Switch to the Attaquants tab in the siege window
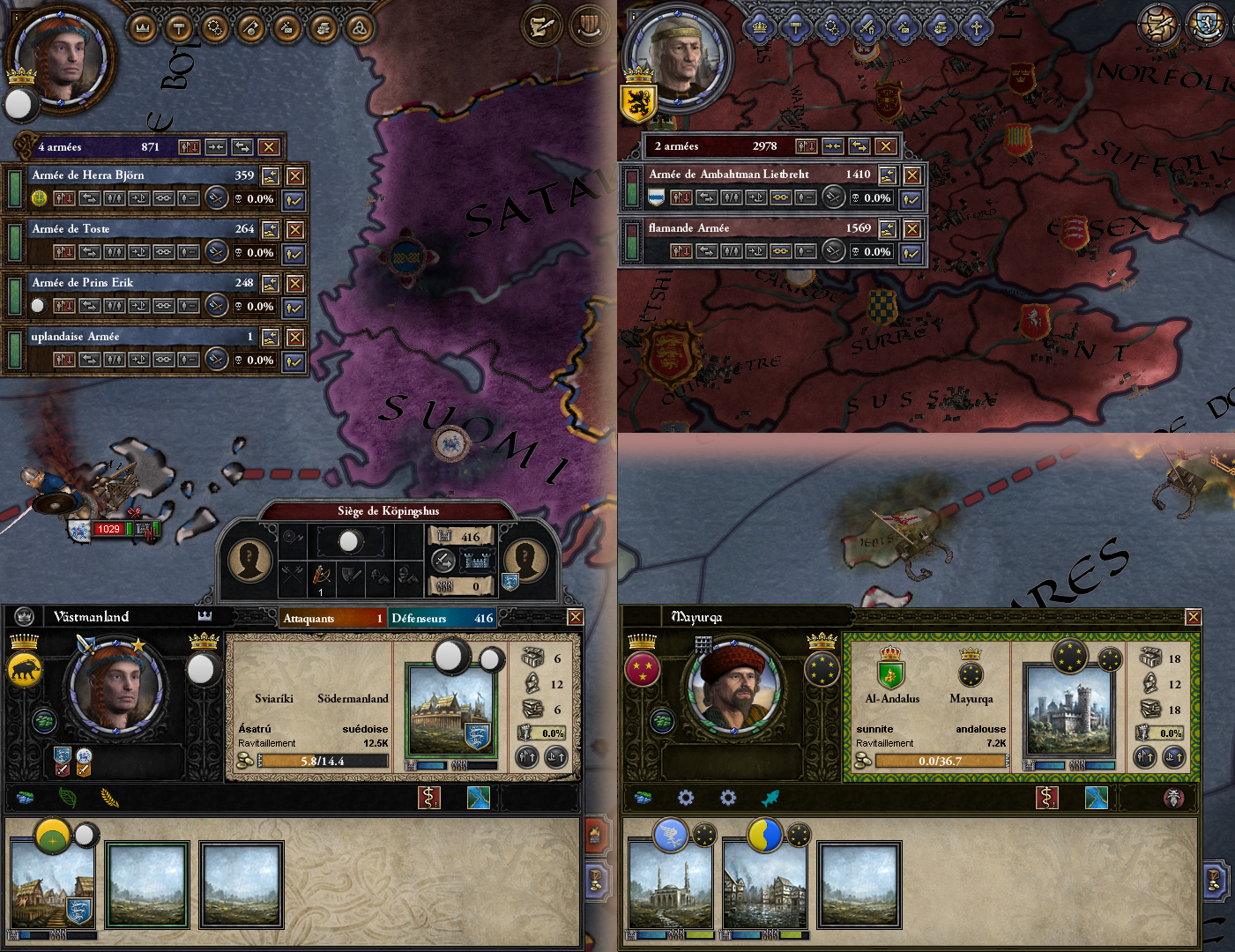The width and height of the screenshot is (1235, 952). tap(332, 618)
